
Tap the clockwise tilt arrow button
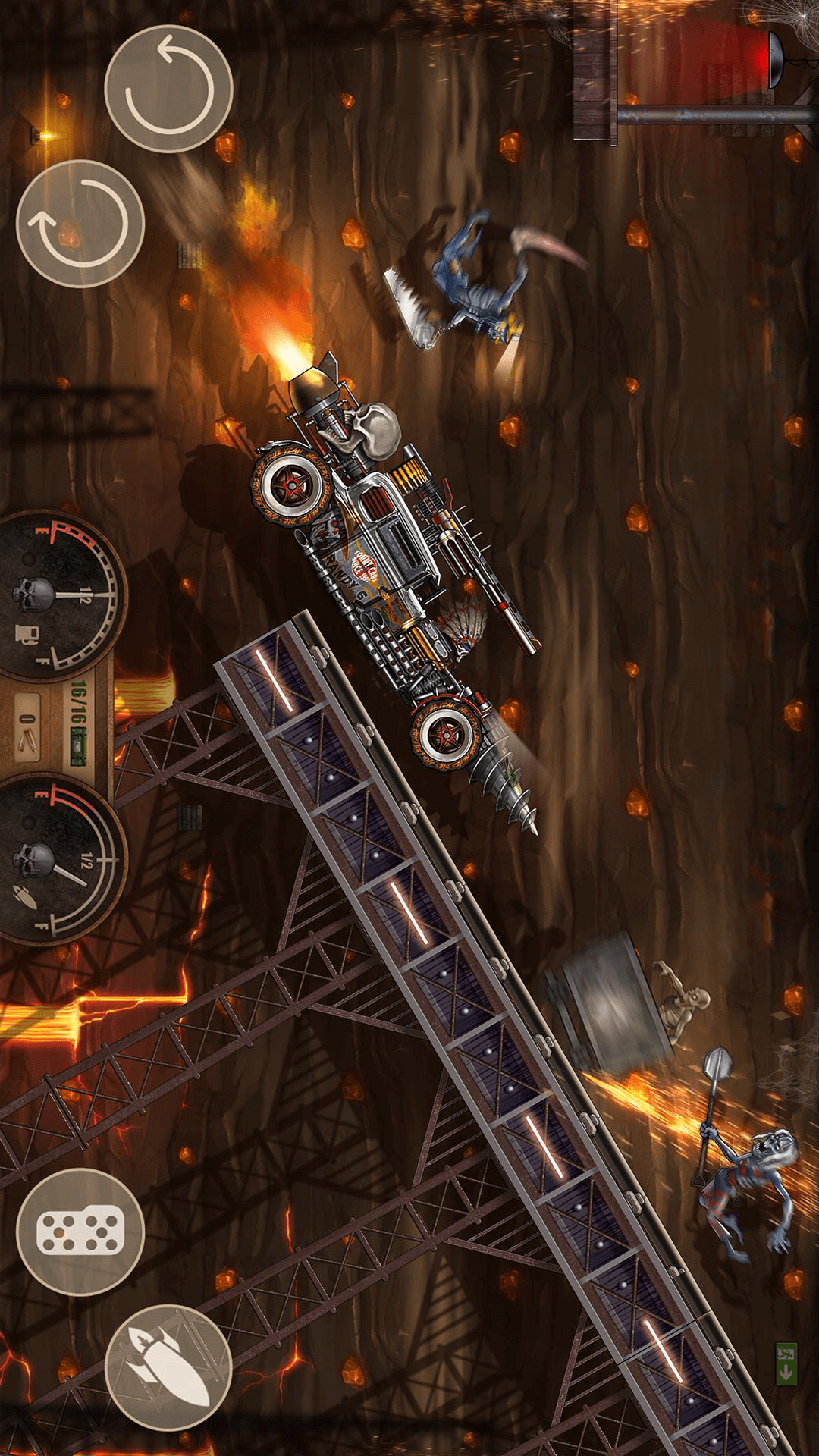80,224
